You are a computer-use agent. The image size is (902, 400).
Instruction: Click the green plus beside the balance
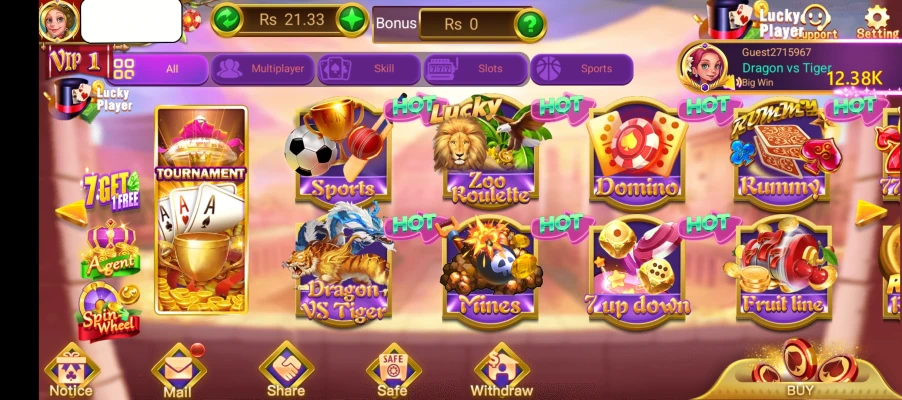352,19
